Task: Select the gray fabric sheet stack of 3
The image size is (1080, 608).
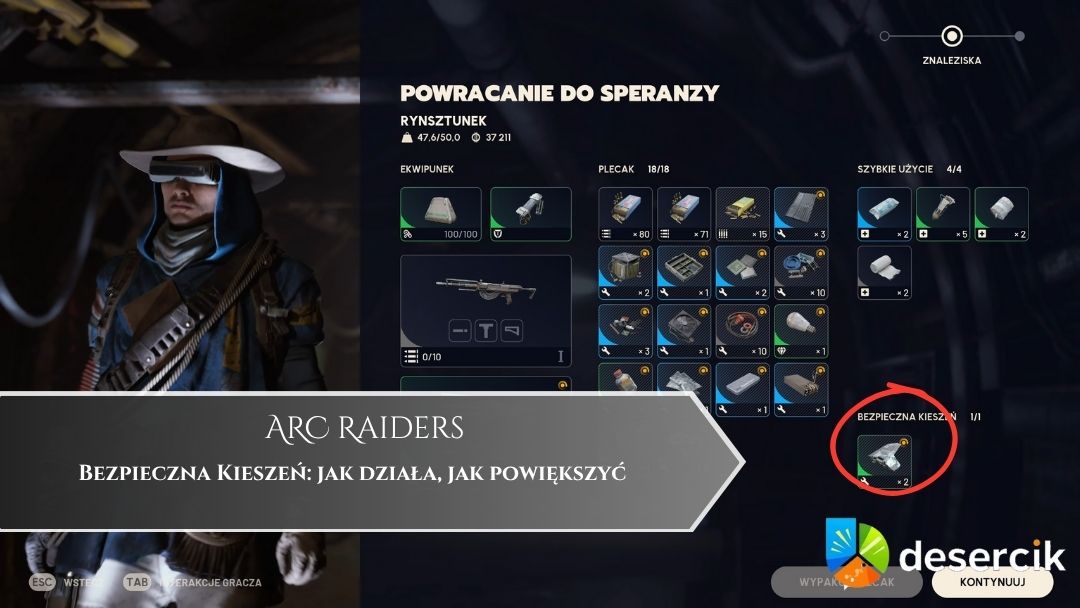Action: pos(801,214)
